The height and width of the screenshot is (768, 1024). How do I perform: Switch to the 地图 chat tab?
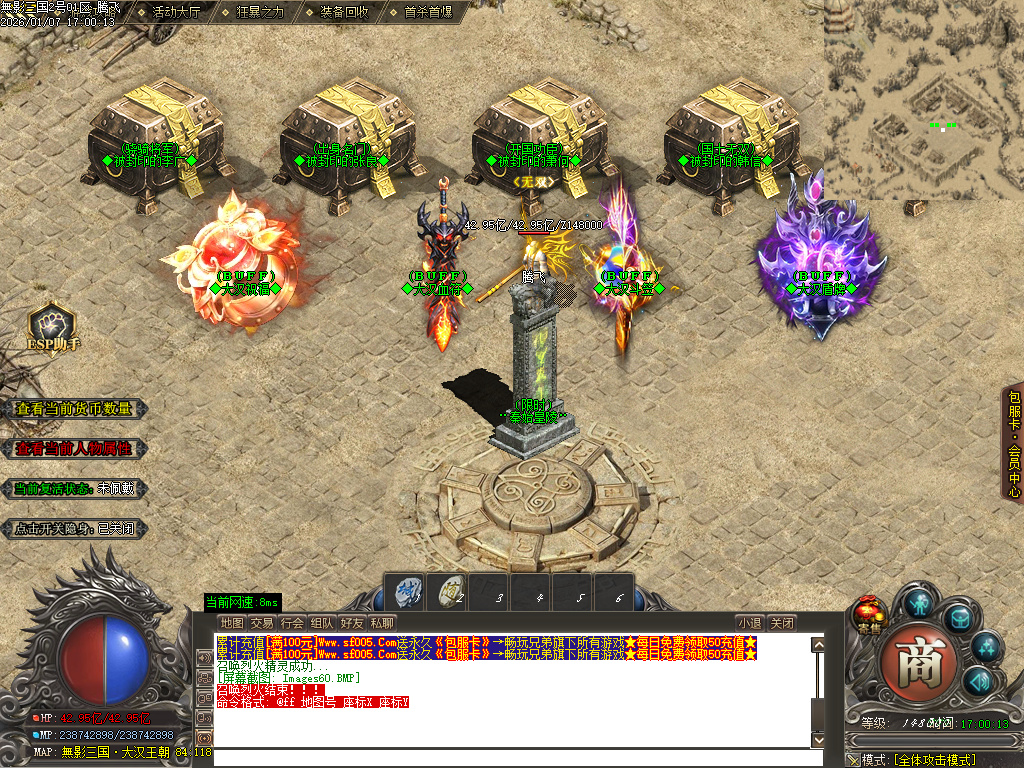pyautogui.click(x=232, y=623)
